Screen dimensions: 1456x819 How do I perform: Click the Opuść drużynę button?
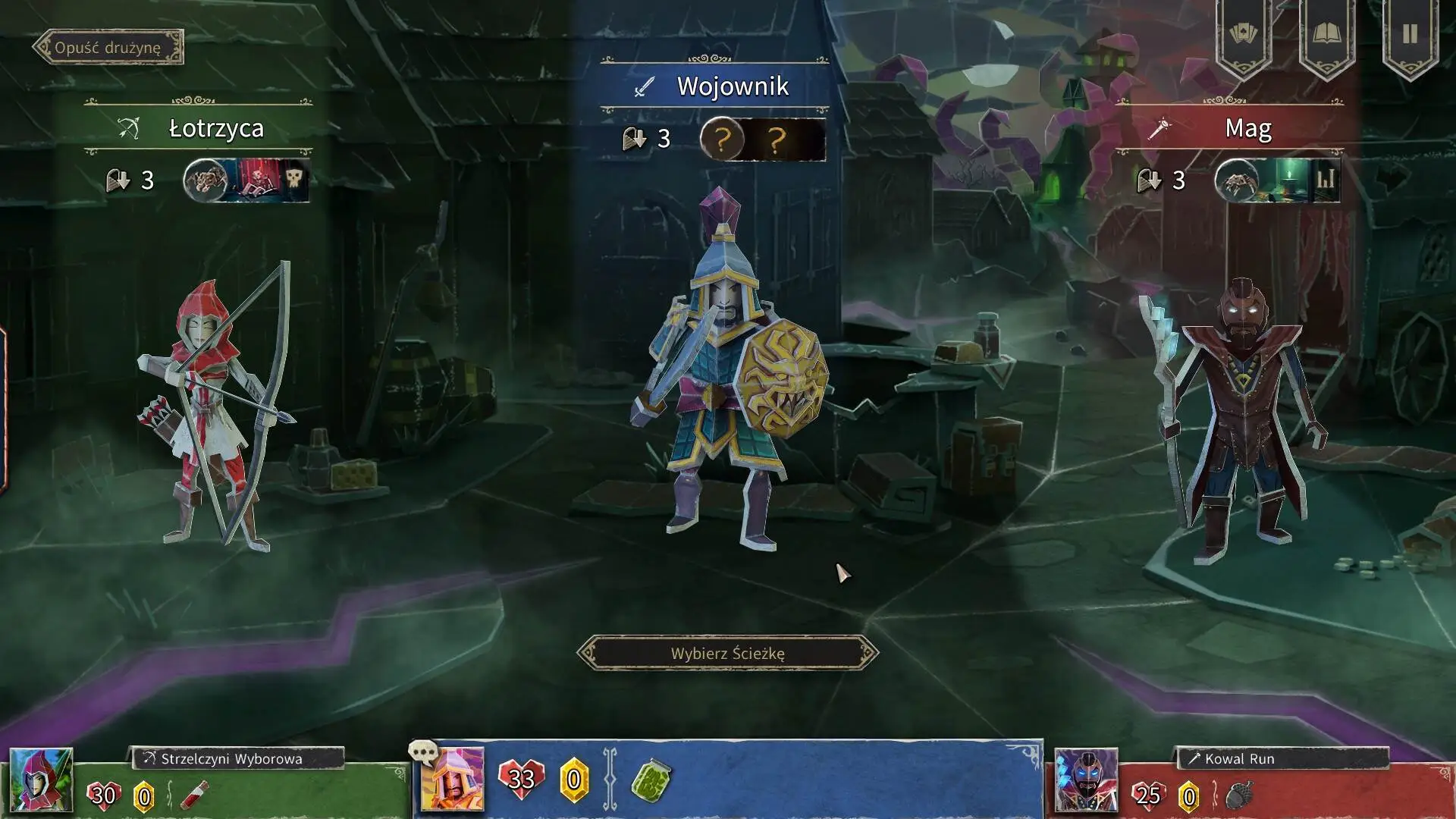[x=108, y=47]
